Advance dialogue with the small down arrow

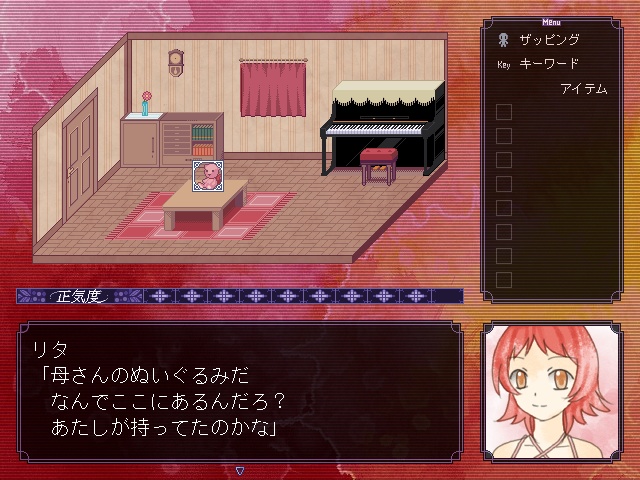(x=240, y=469)
